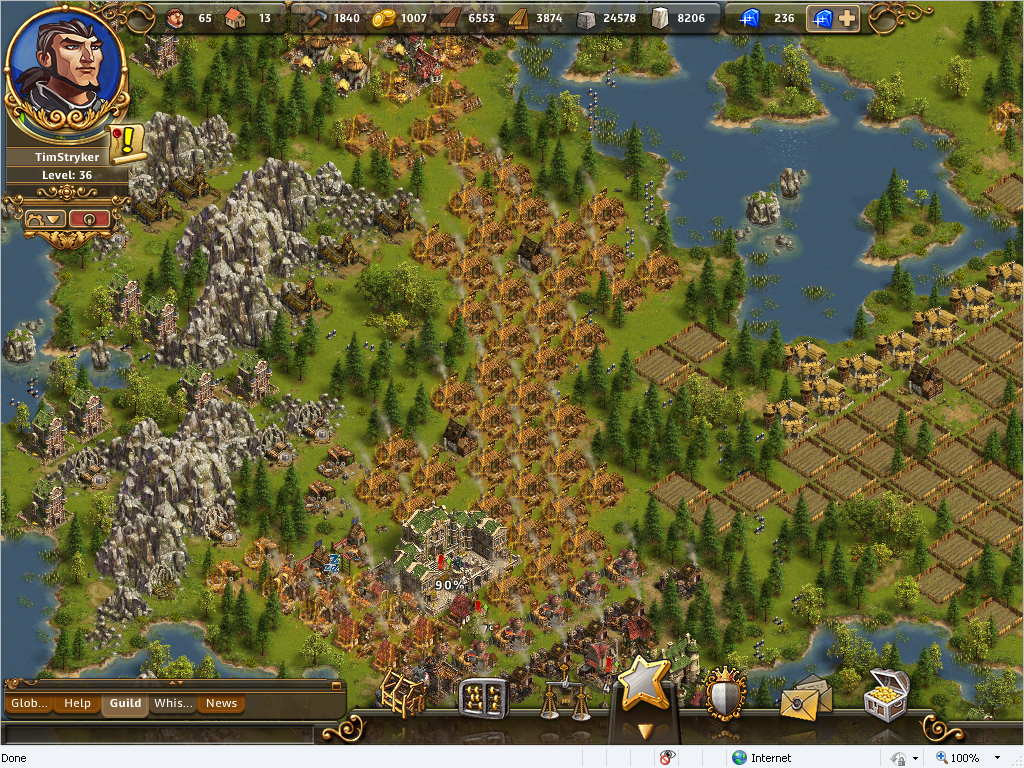The width and height of the screenshot is (1024, 768).
Task: Open the Help chat tab
Action: [x=77, y=703]
